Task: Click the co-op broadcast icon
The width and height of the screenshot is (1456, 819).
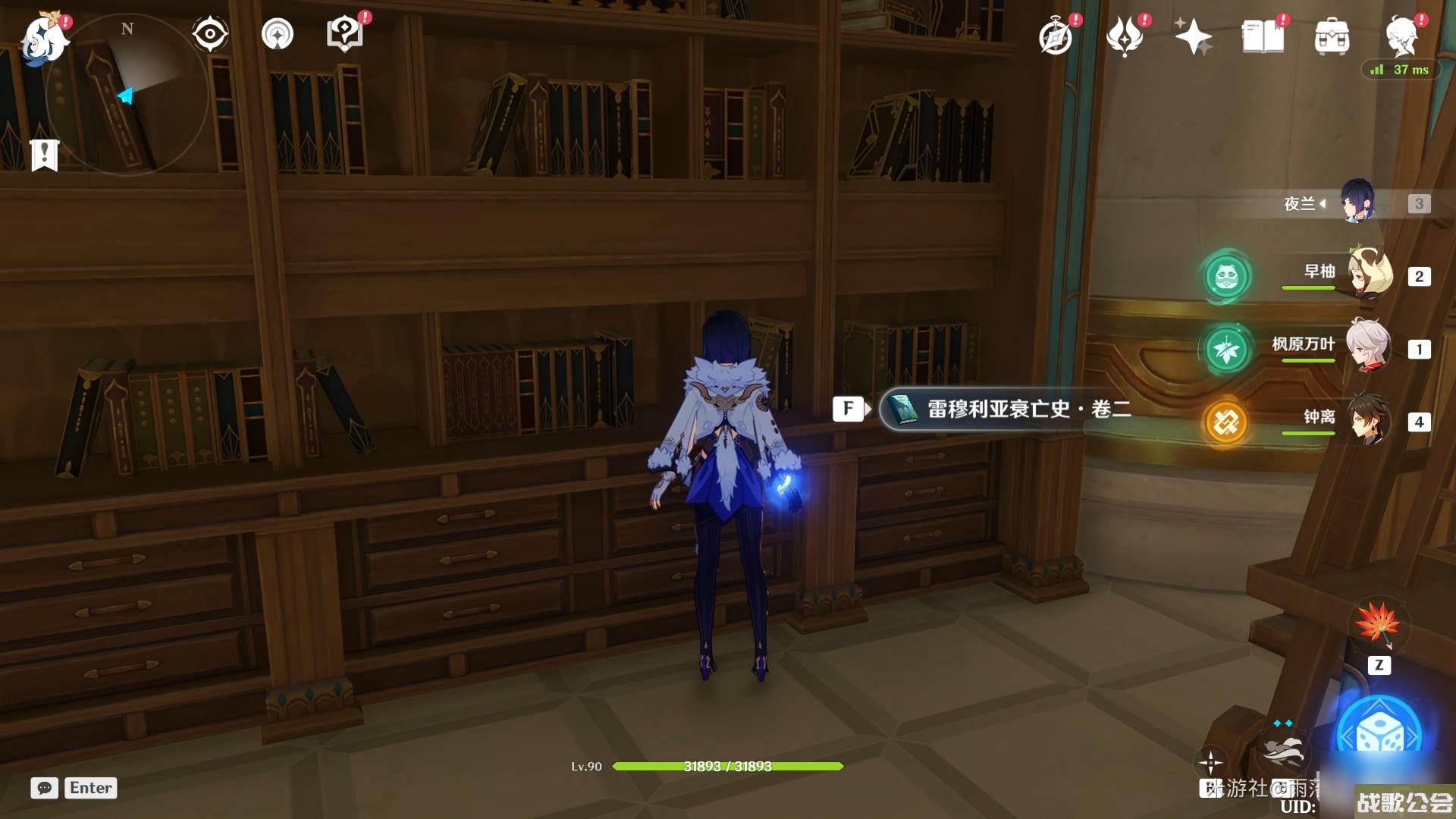Action: tap(277, 34)
